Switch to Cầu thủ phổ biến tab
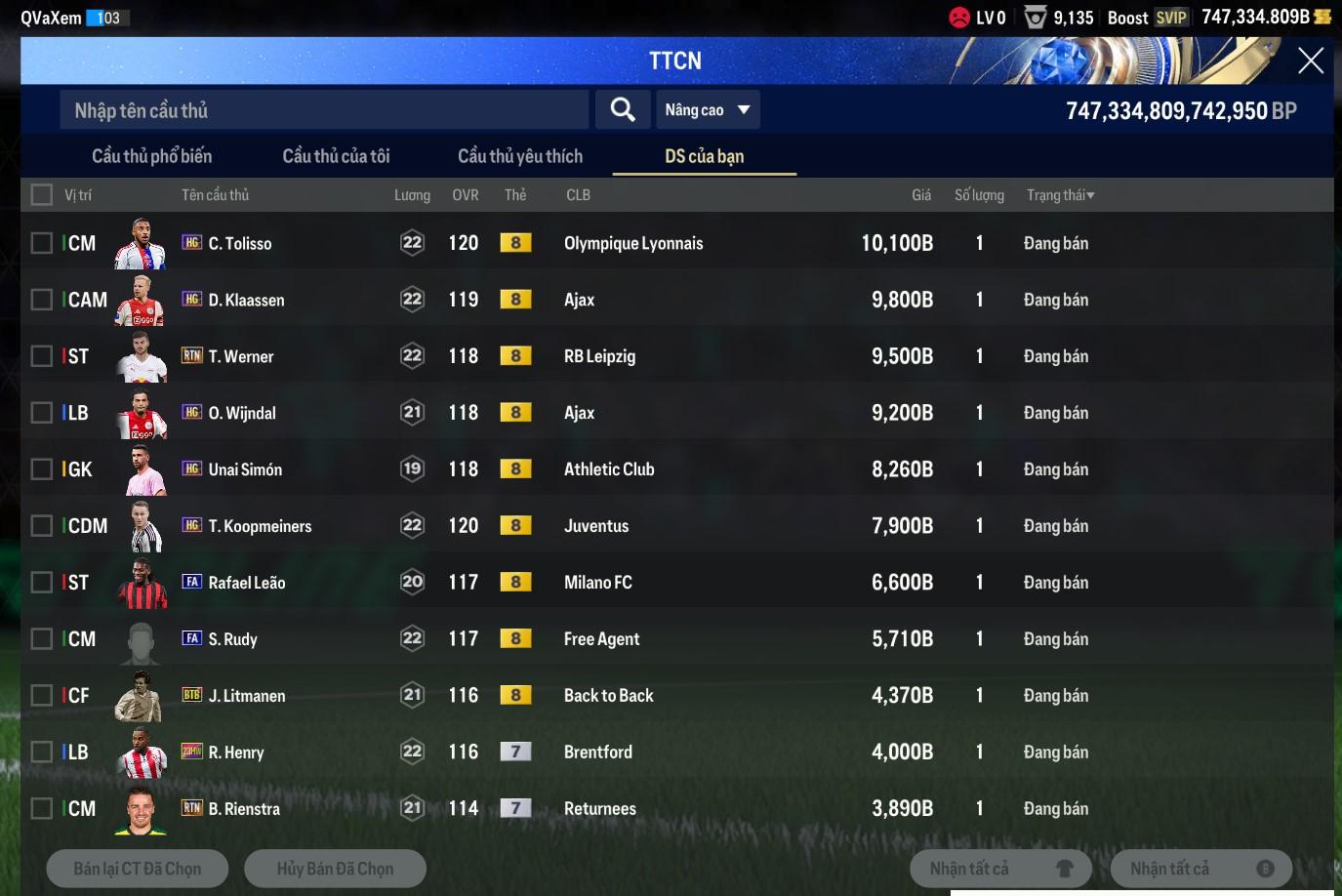1342x896 pixels. click(151, 156)
